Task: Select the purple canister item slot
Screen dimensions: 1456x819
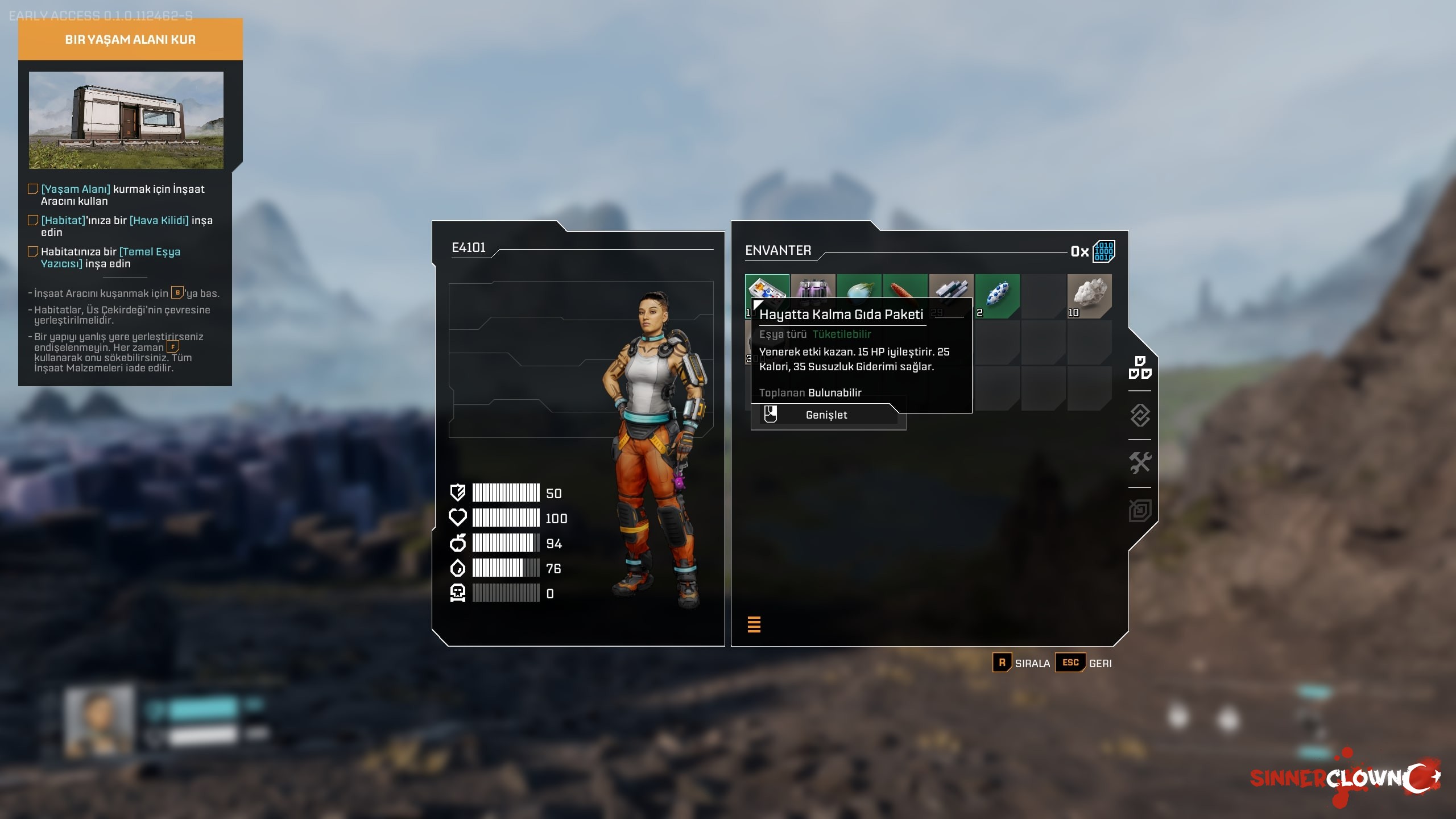Action: [813, 288]
